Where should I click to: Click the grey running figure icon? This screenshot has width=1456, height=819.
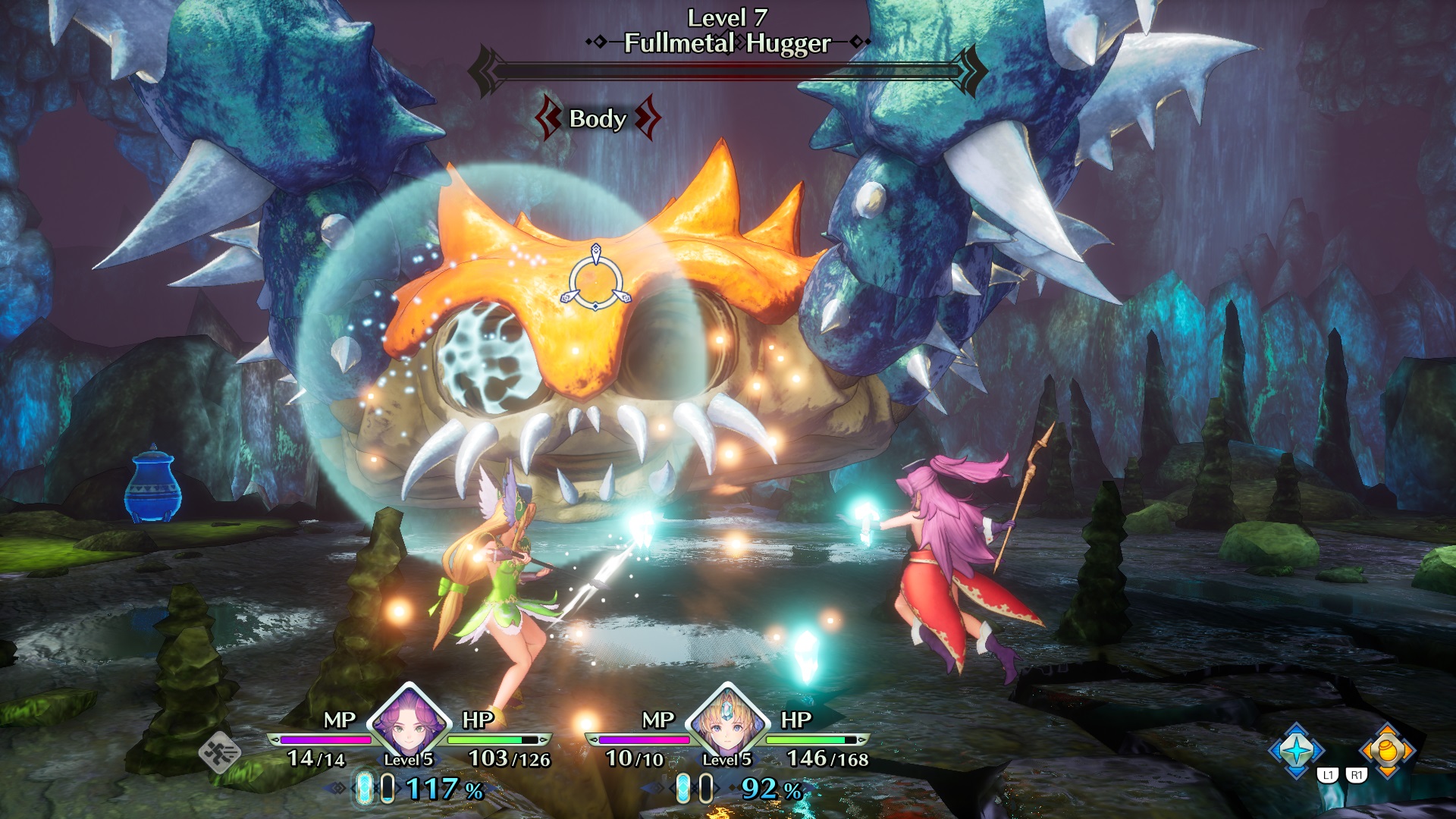[x=220, y=753]
